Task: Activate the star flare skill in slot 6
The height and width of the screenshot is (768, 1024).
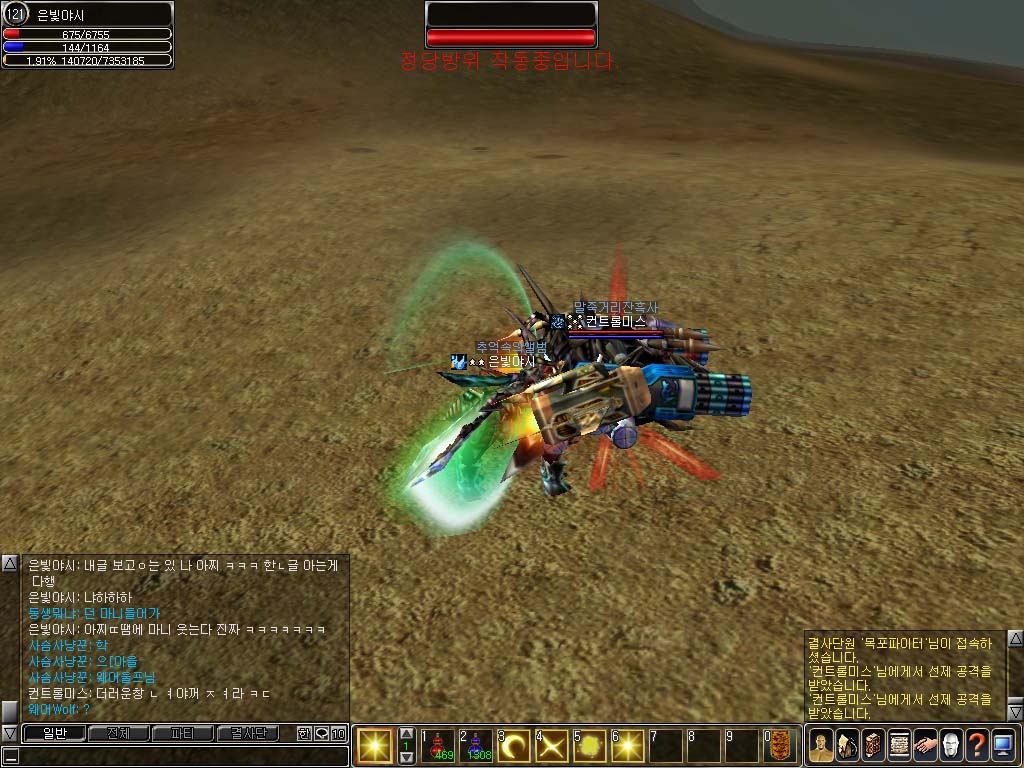Action: [x=628, y=745]
